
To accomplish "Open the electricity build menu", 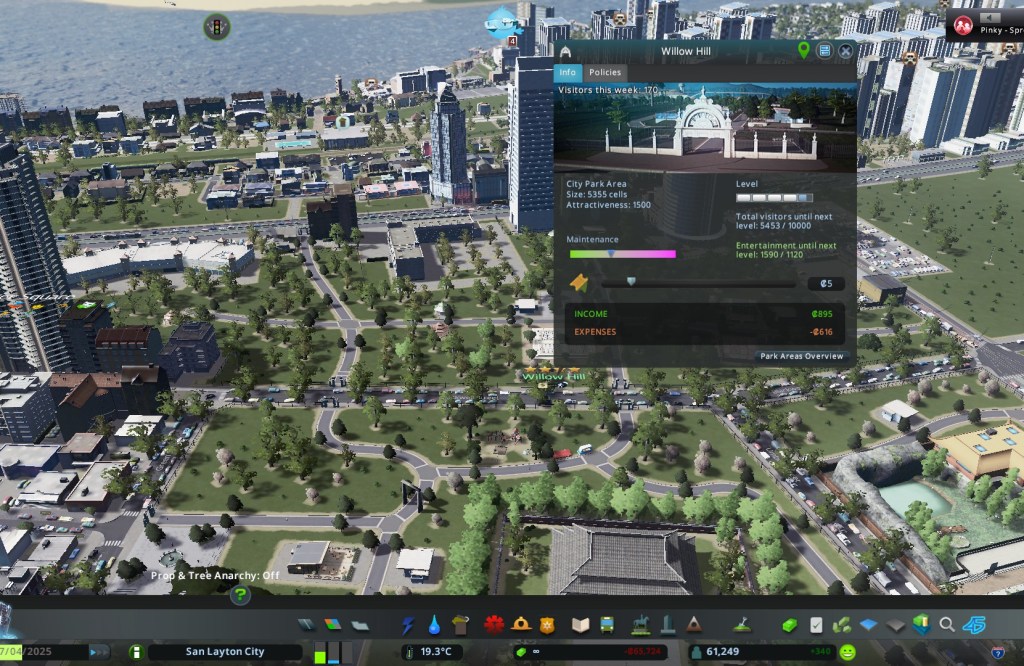I will 408,625.
